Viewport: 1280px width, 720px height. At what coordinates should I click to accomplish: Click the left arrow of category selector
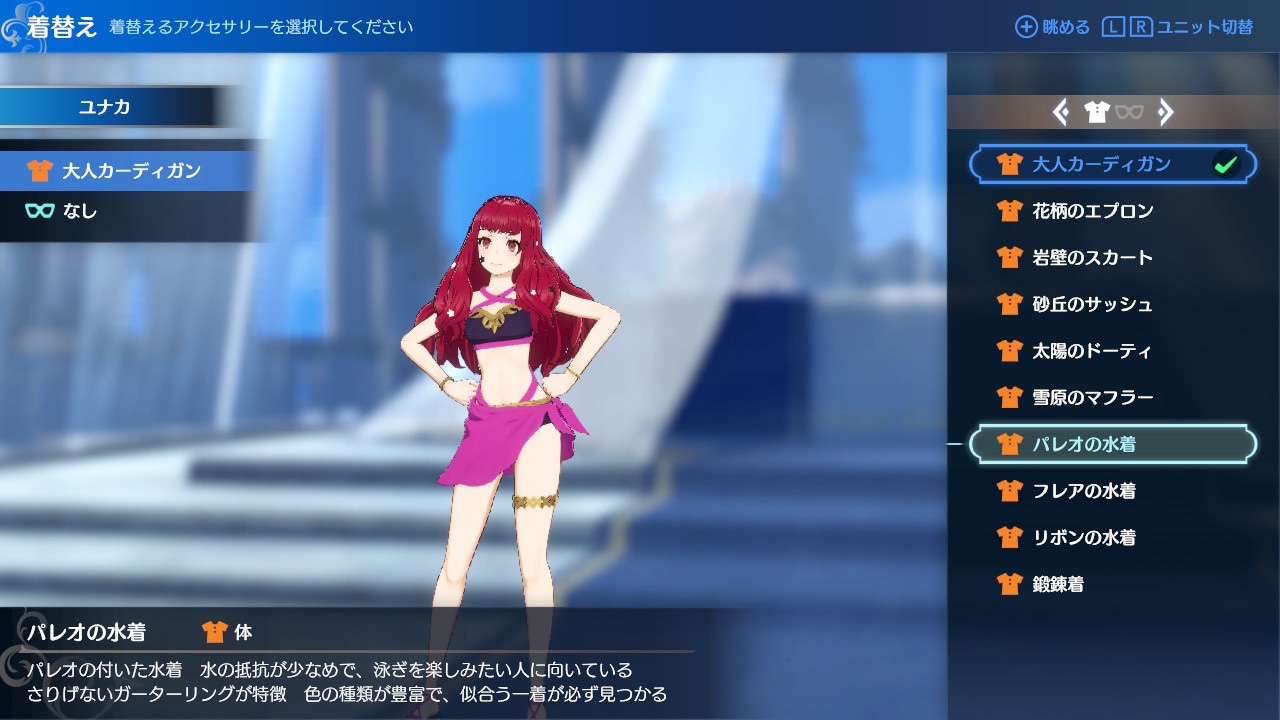click(1061, 113)
